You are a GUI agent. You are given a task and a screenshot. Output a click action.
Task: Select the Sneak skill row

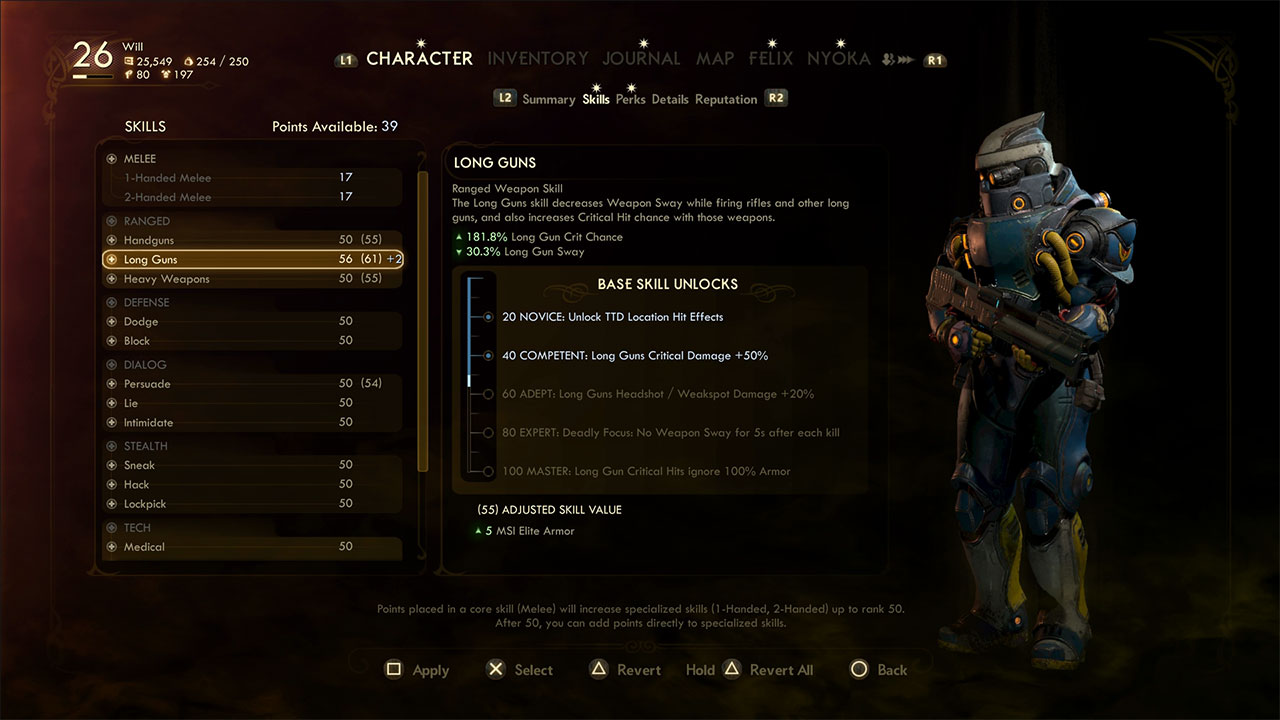[252, 465]
